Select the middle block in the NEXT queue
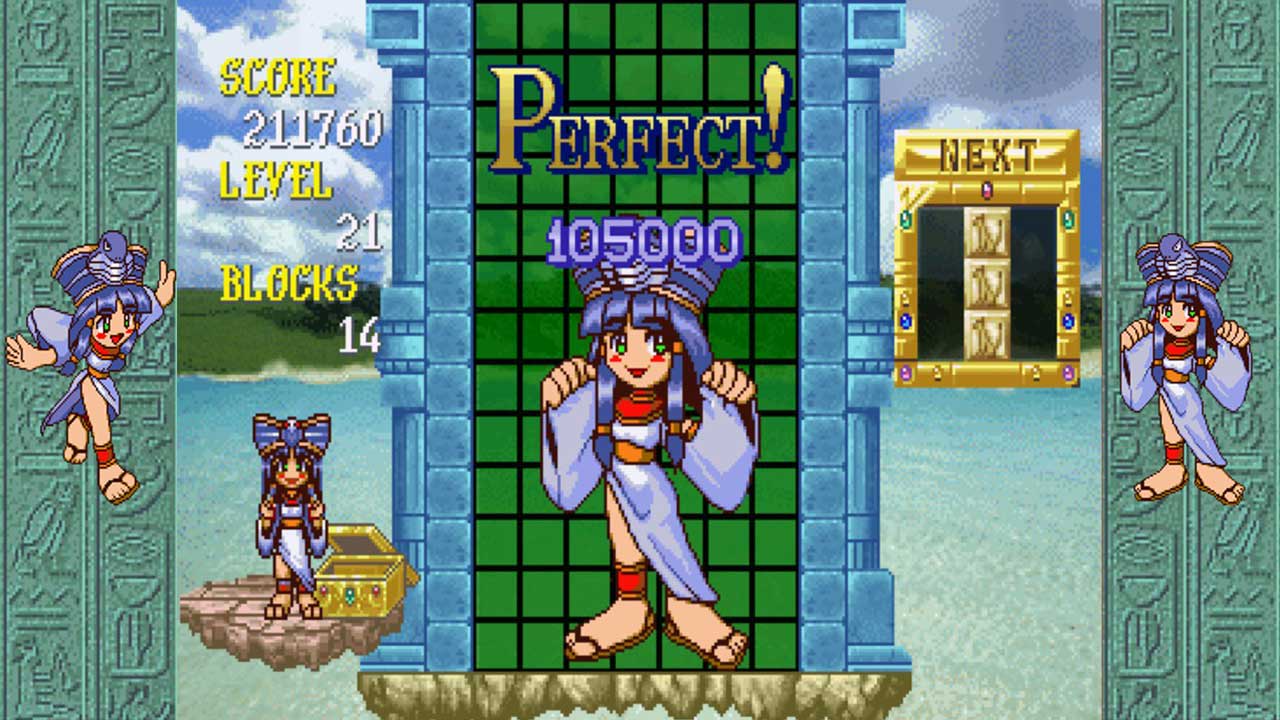Screen dimensions: 1280x720 (987, 283)
